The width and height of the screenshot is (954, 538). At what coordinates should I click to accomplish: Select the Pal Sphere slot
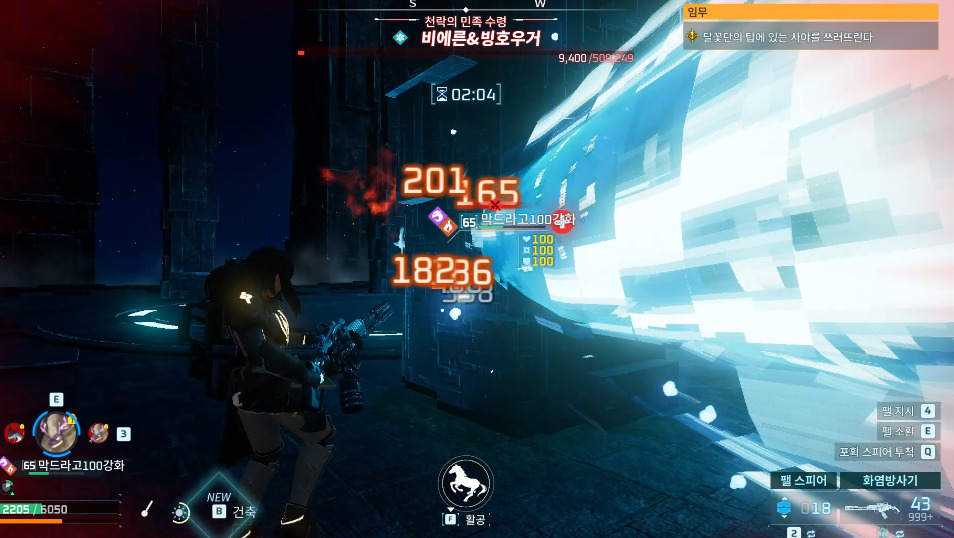click(803, 481)
